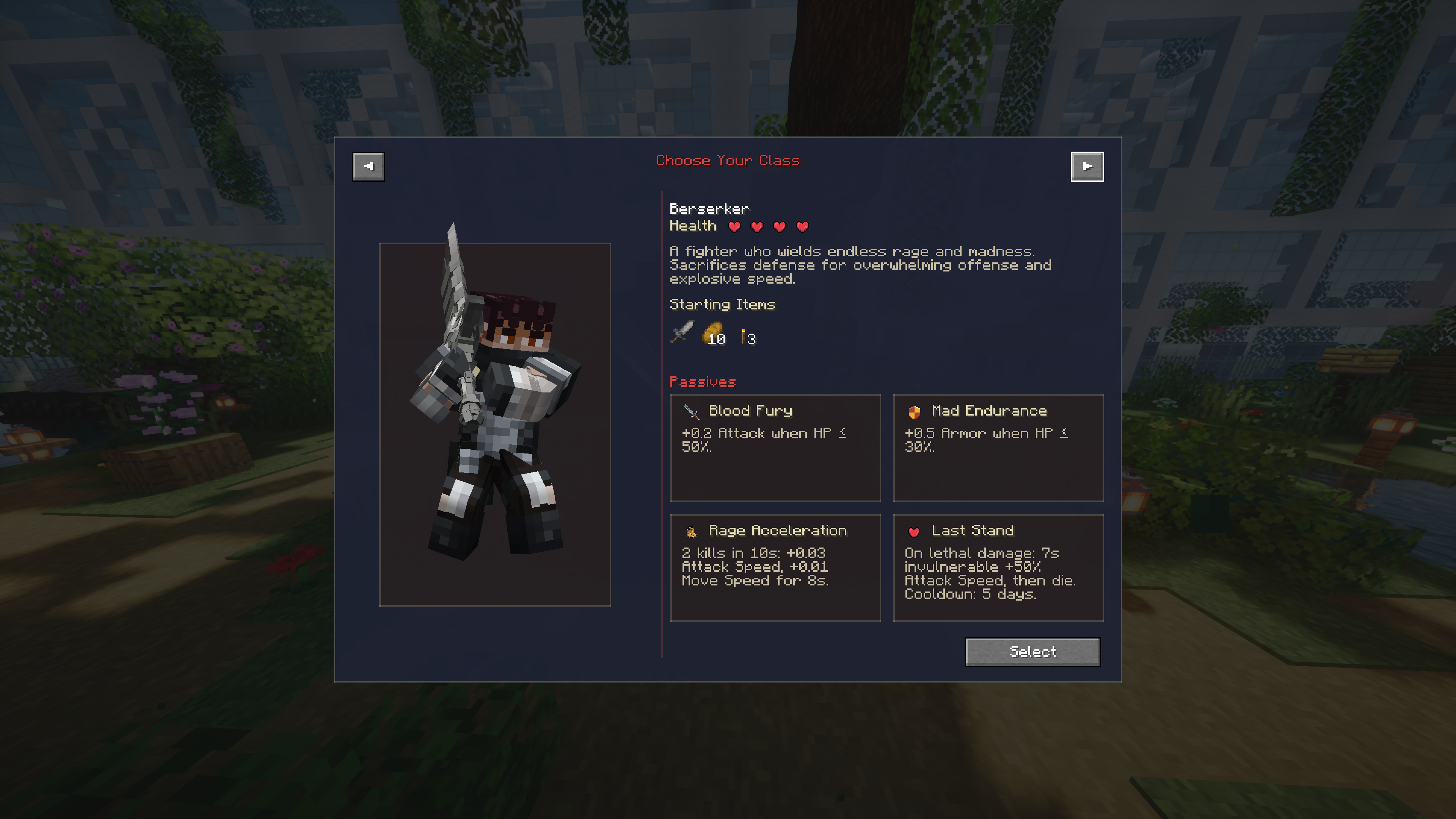1456x819 pixels.
Task: Click the Berserker character preview
Action: click(494, 424)
